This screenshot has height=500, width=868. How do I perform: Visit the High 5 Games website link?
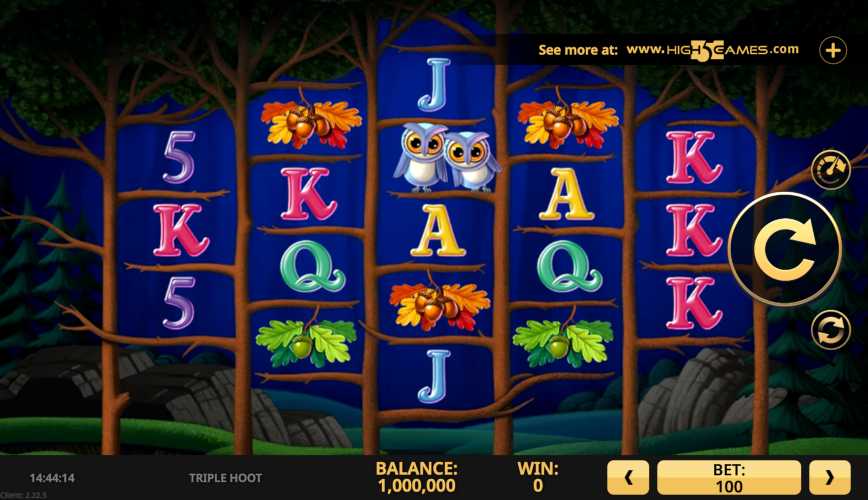712,49
